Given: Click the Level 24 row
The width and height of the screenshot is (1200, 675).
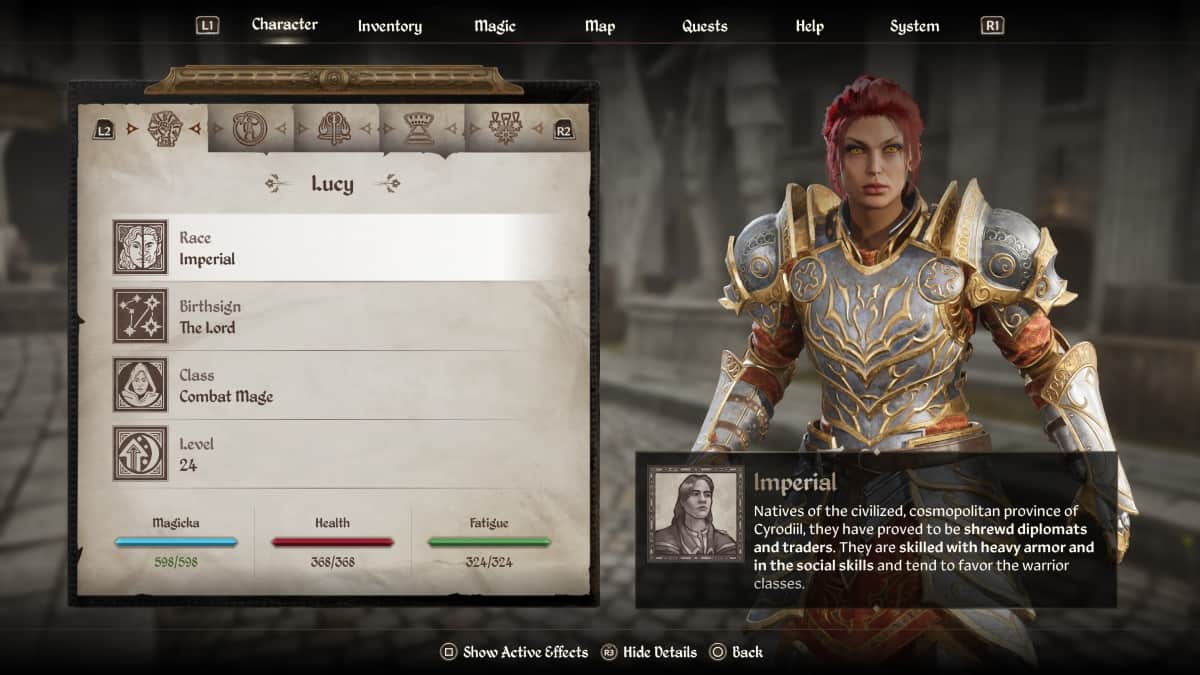Looking at the screenshot, I should tap(349, 454).
